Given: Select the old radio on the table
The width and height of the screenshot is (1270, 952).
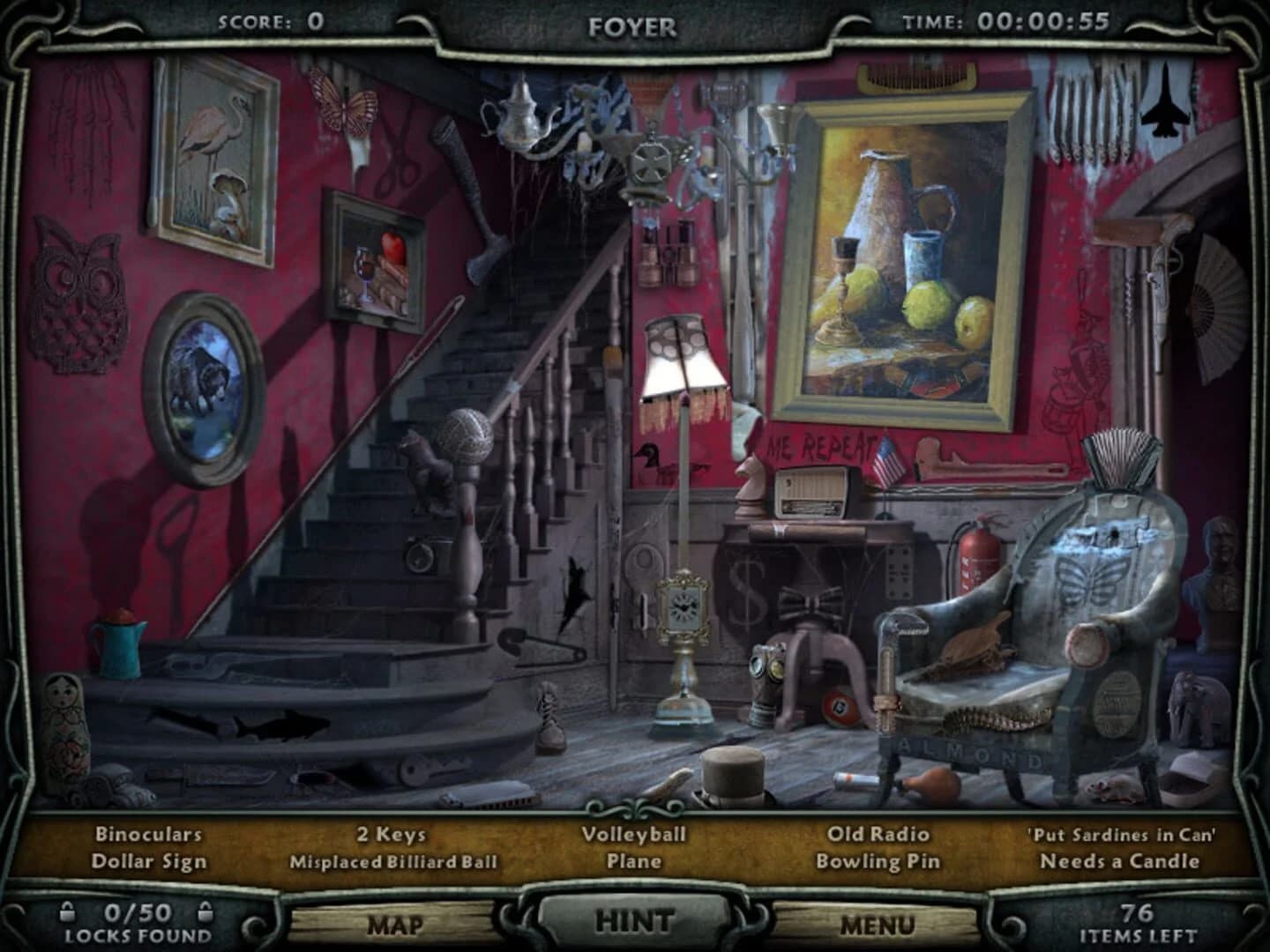Looking at the screenshot, I should coord(811,495).
